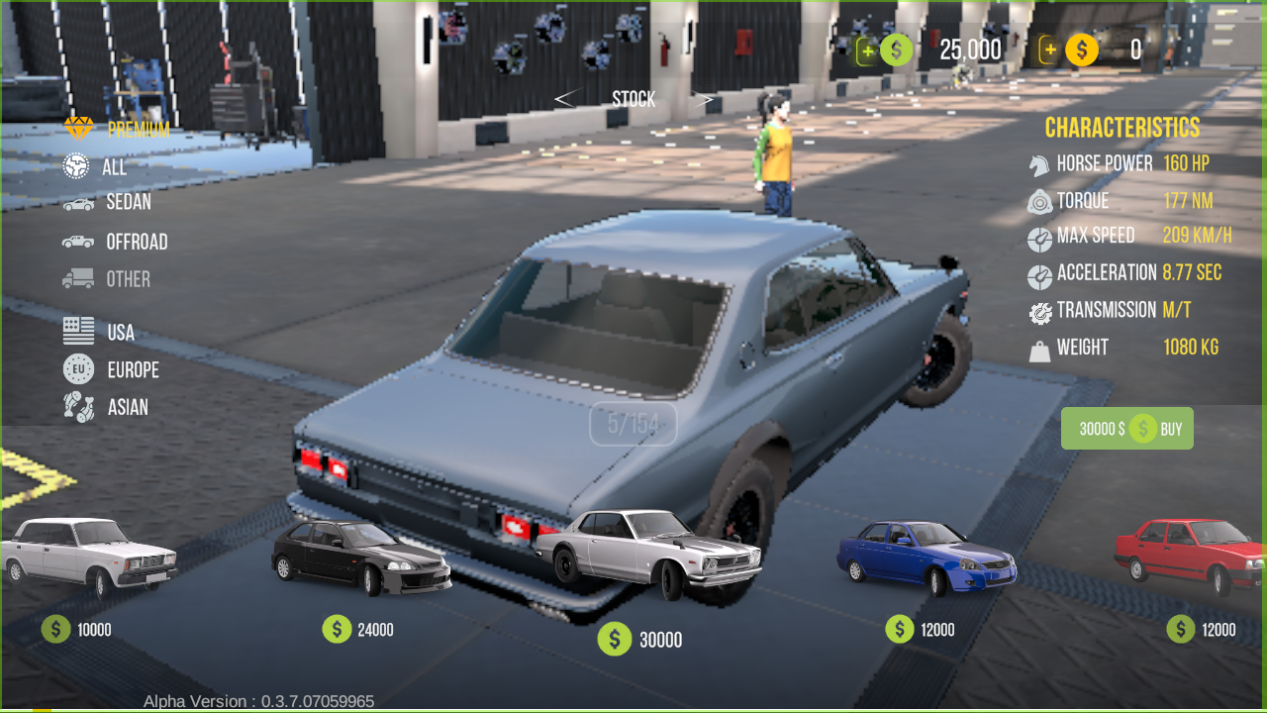Add gold coins with plus button
Screen dimensions: 1267x713
(x=1049, y=50)
